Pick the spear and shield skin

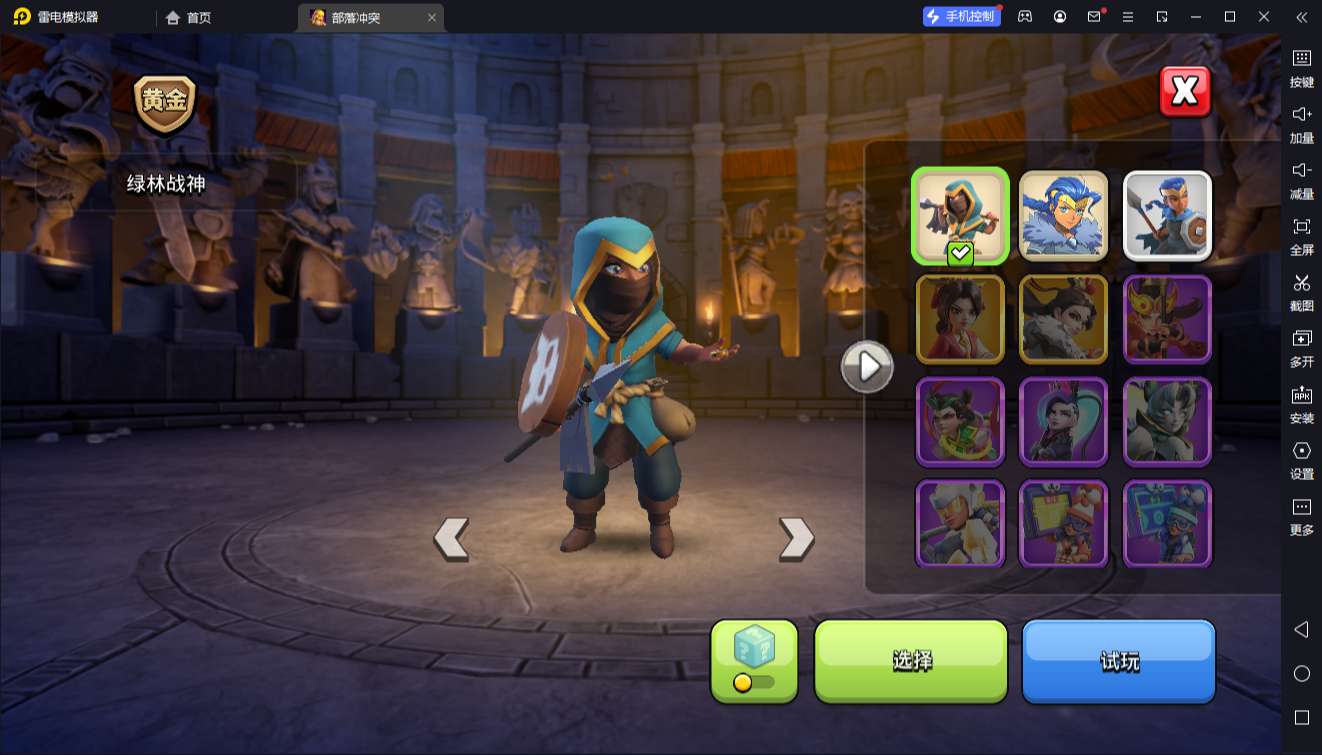click(1167, 216)
